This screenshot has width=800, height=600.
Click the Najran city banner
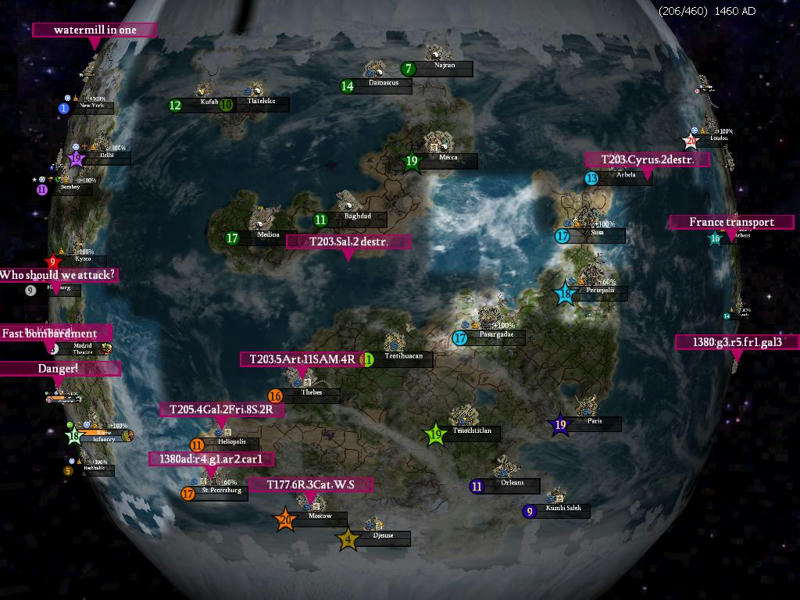(444, 68)
